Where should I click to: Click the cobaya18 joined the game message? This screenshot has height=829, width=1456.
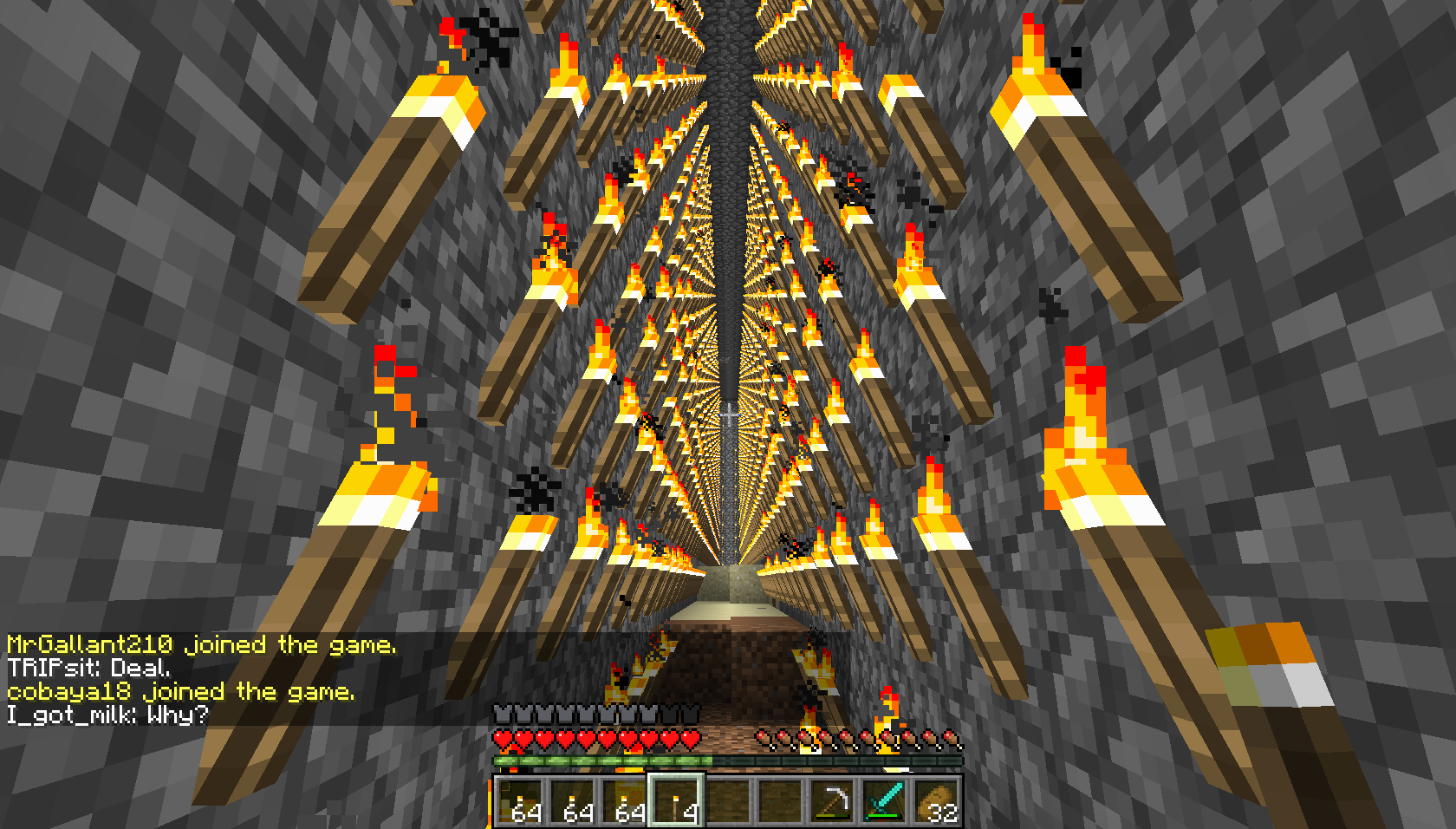click(x=178, y=691)
